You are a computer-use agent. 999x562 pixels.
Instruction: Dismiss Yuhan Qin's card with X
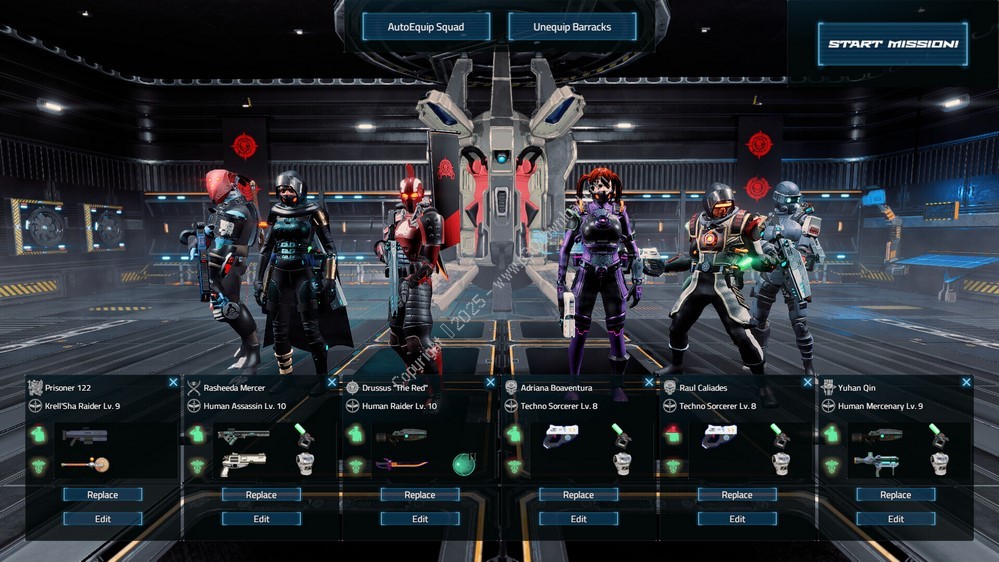coord(966,383)
